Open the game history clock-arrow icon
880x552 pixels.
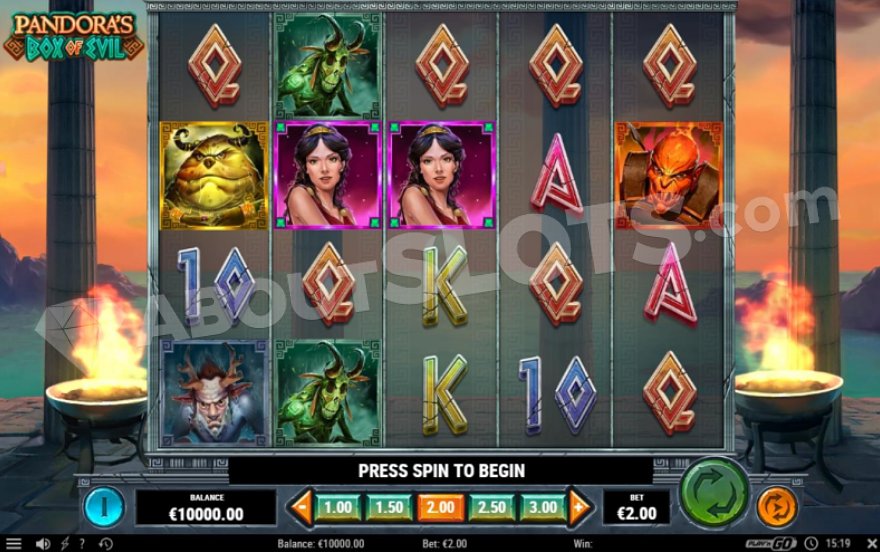click(x=105, y=543)
